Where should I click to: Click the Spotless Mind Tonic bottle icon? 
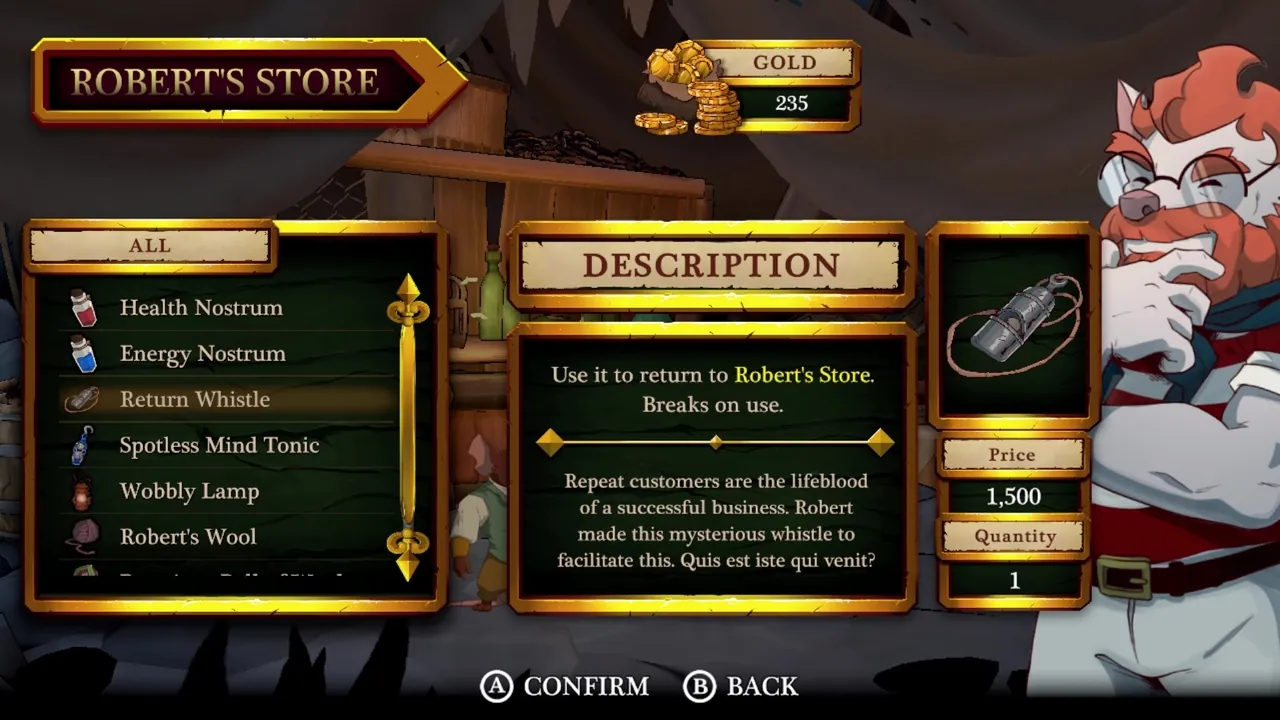[x=83, y=445]
